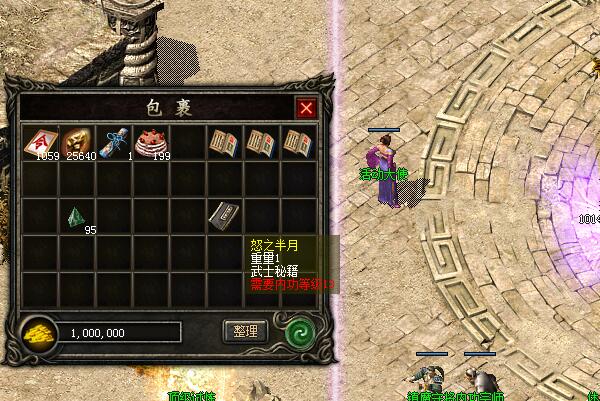
Task: Select the gold pouch with 25640
Action: (x=77, y=141)
